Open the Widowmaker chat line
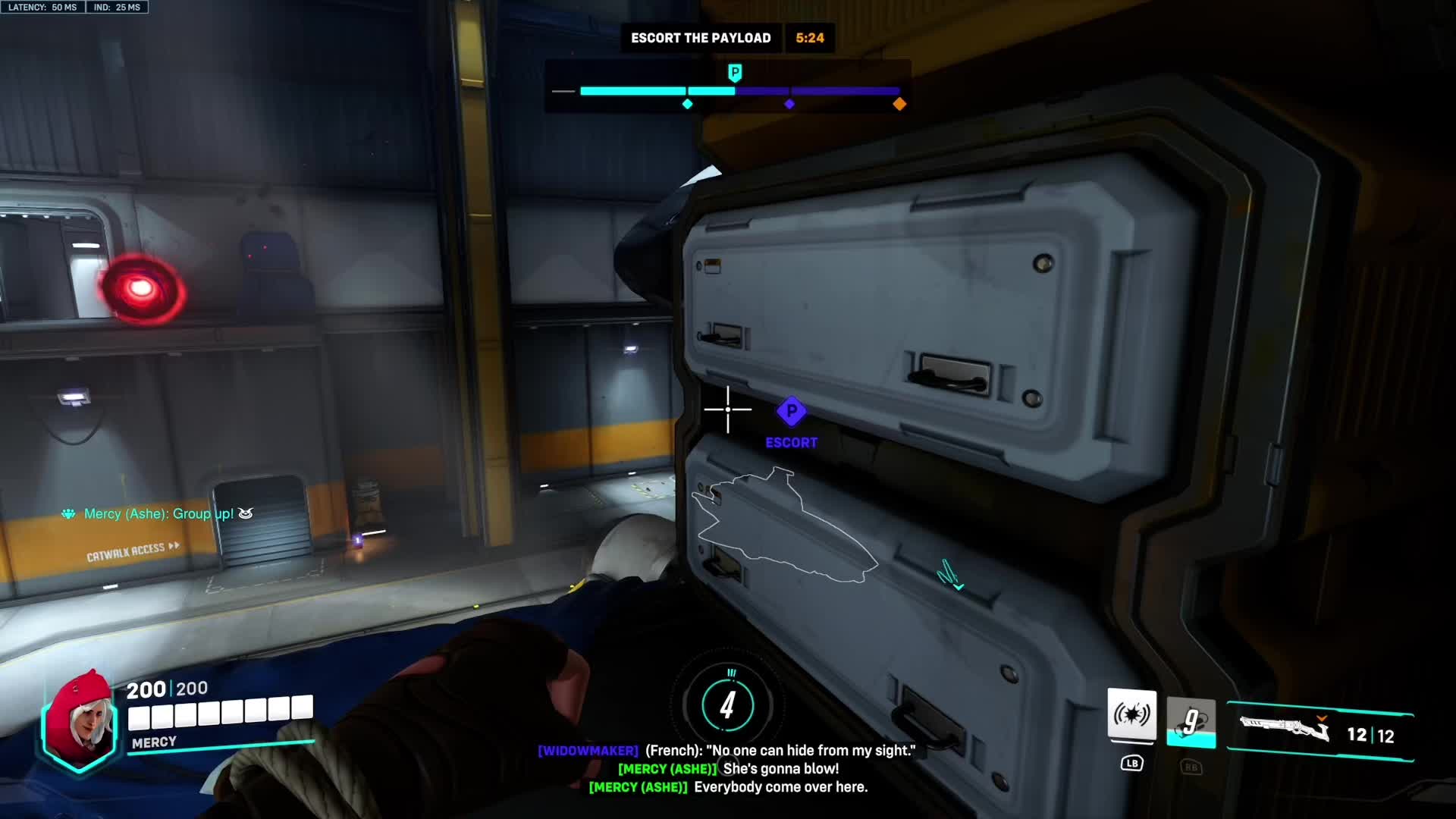Screen dimensions: 1456x819 [x=726, y=751]
